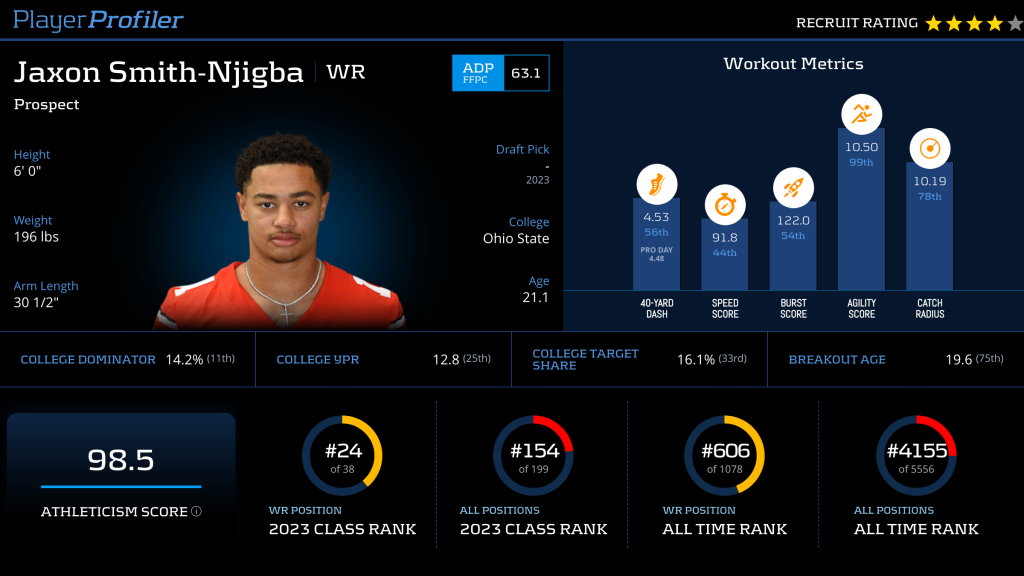The image size is (1024, 576).
Task: Choose the Burst Score rocket icon
Action: [793, 187]
